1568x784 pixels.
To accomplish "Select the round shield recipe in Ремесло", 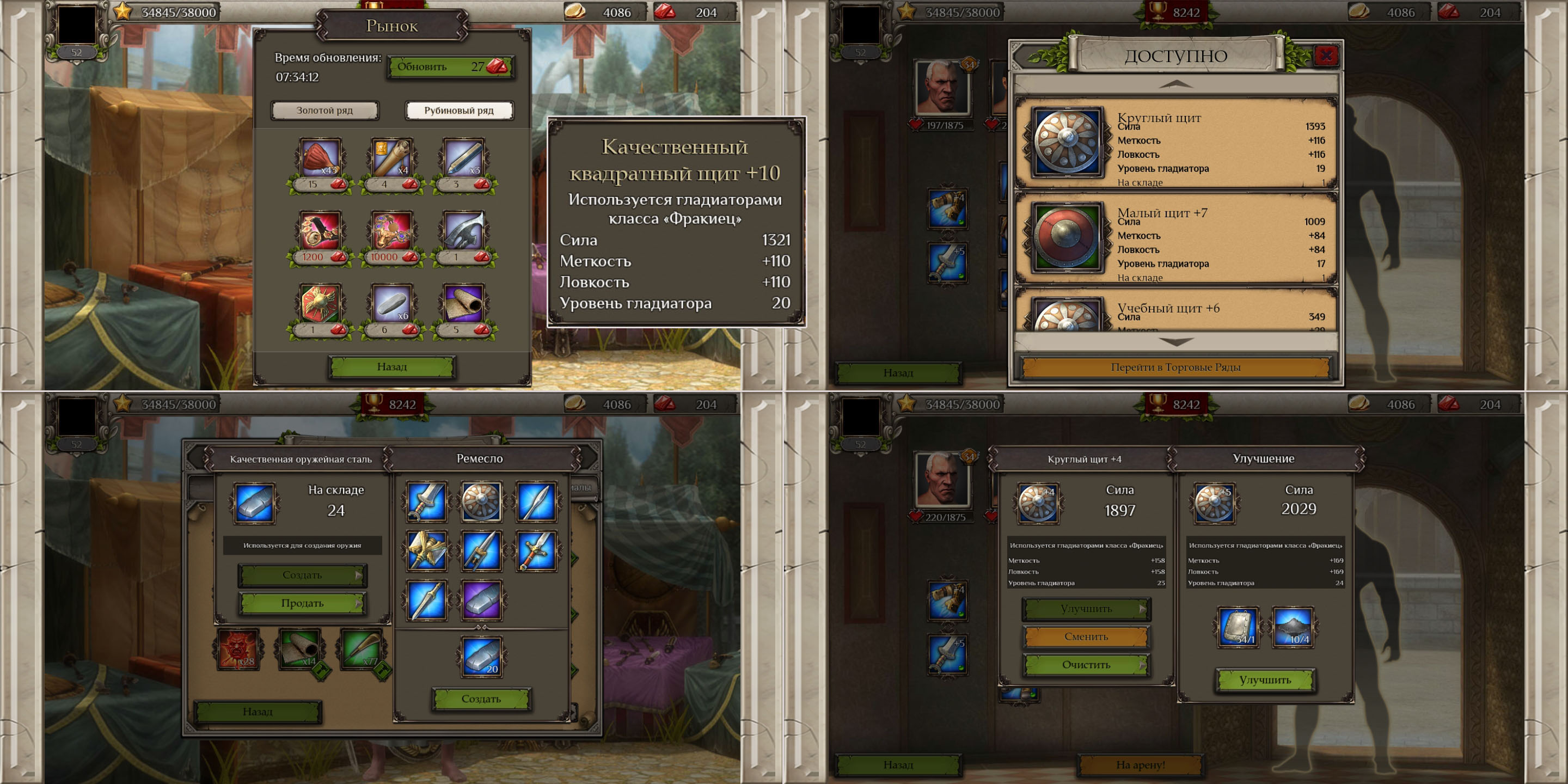I will [481, 502].
